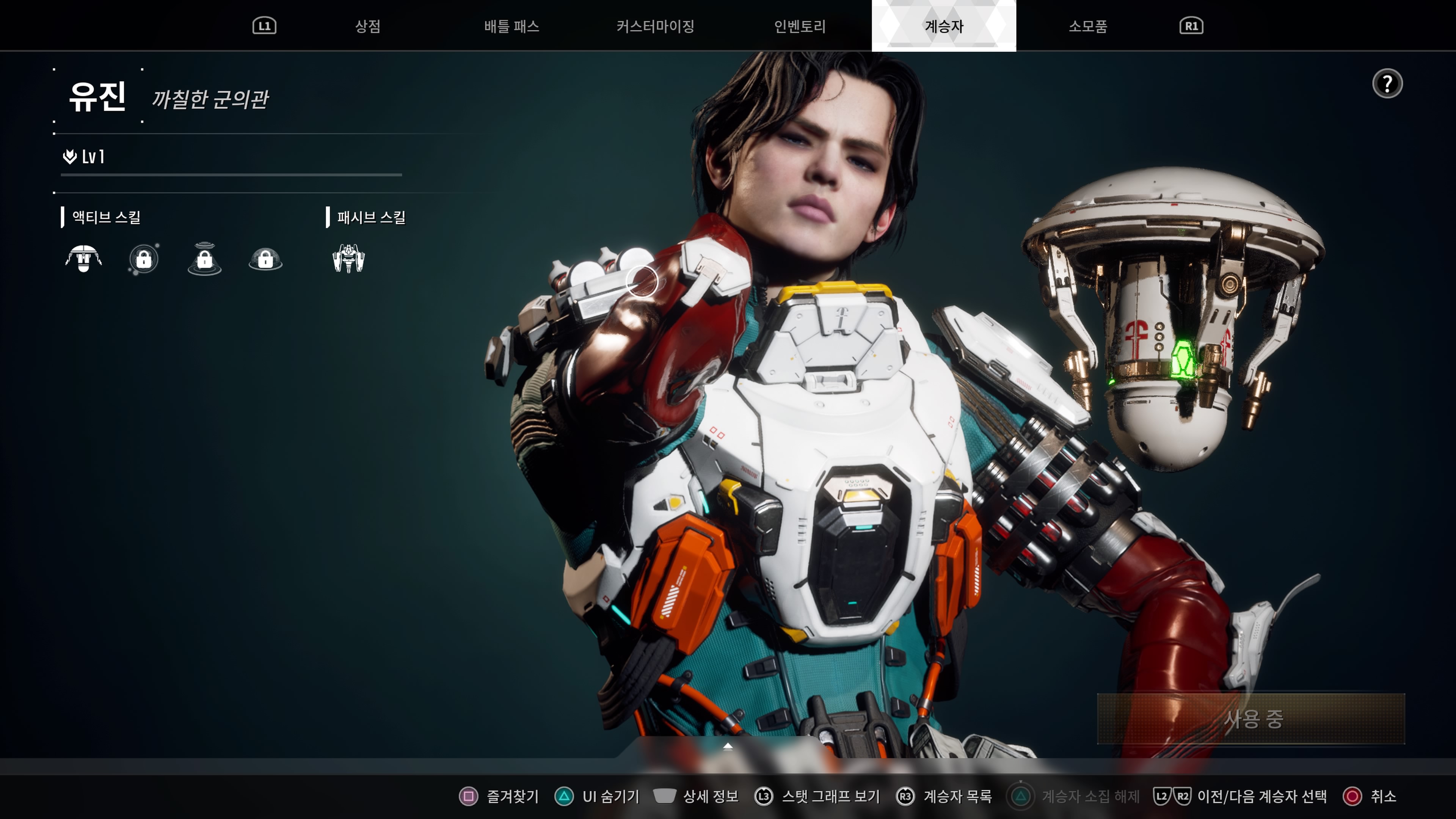Viewport: 1456px width, 819px height.
Task: Select 이전/다음 계승자 선택 option
Action: point(1241,796)
